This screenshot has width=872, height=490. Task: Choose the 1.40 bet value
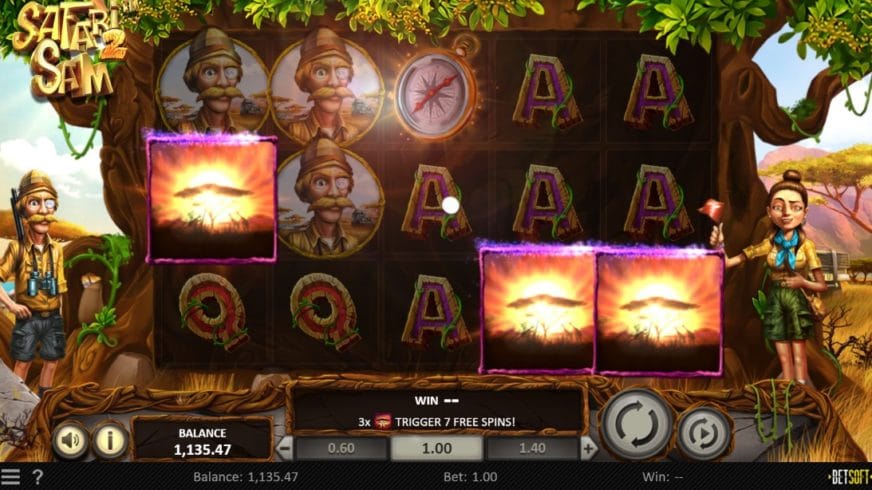click(532, 448)
